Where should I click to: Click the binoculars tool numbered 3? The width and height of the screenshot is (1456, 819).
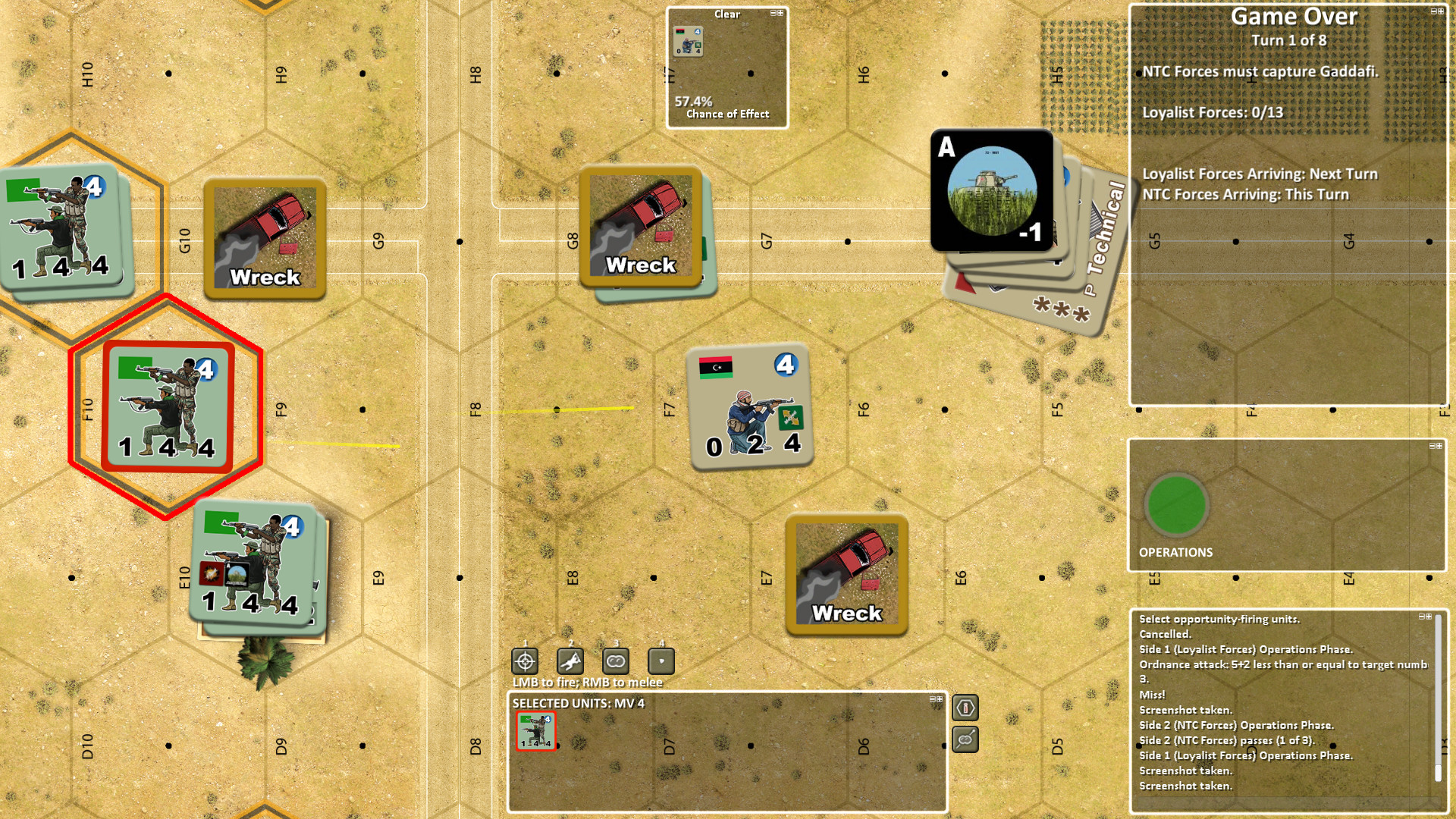coord(615,661)
